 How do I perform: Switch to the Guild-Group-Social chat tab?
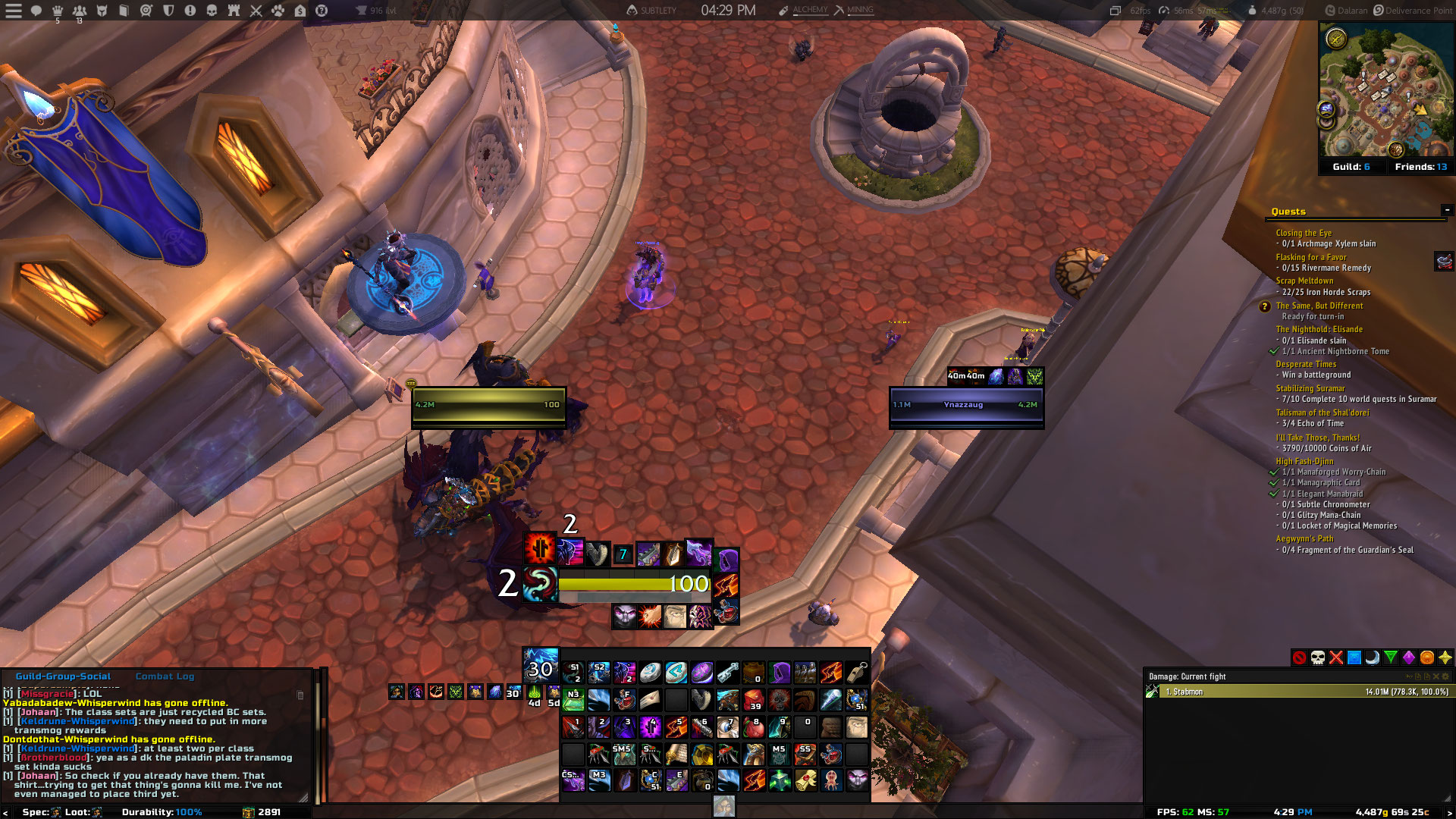click(x=63, y=676)
